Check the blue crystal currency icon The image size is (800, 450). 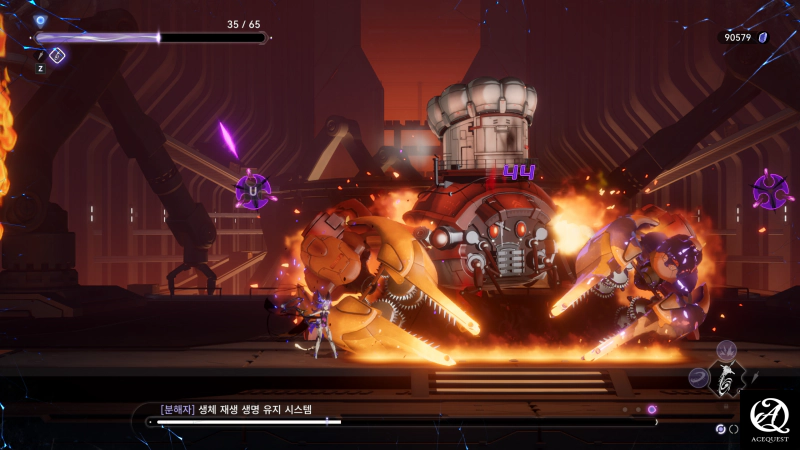click(763, 37)
